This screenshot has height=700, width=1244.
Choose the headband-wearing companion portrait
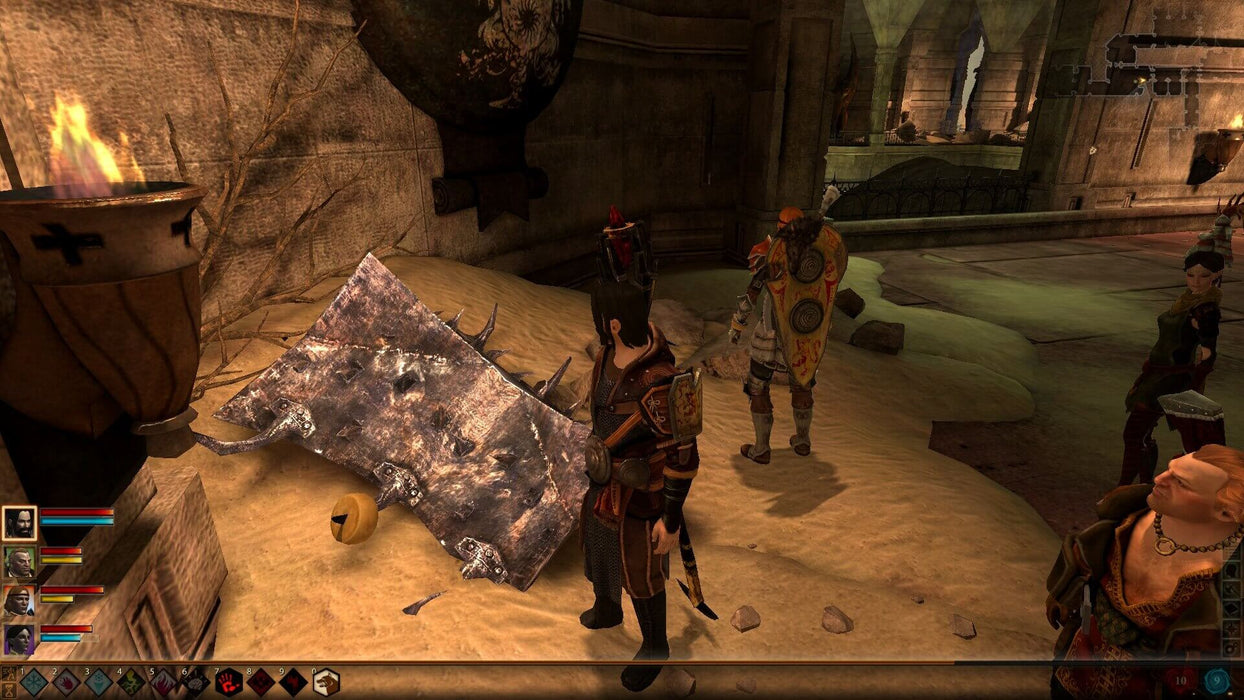click(x=19, y=601)
